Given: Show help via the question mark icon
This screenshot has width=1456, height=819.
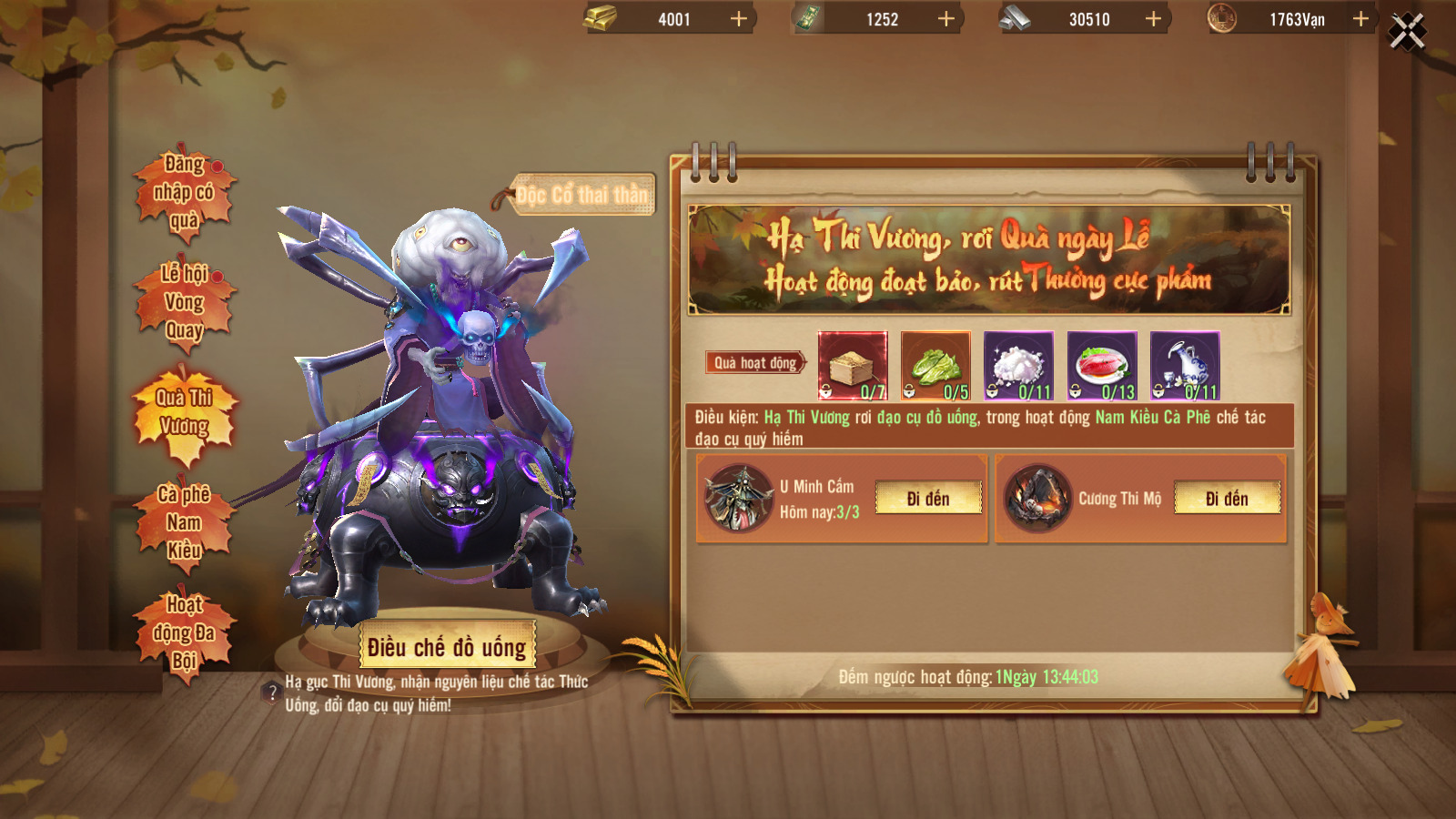Looking at the screenshot, I should click(272, 693).
